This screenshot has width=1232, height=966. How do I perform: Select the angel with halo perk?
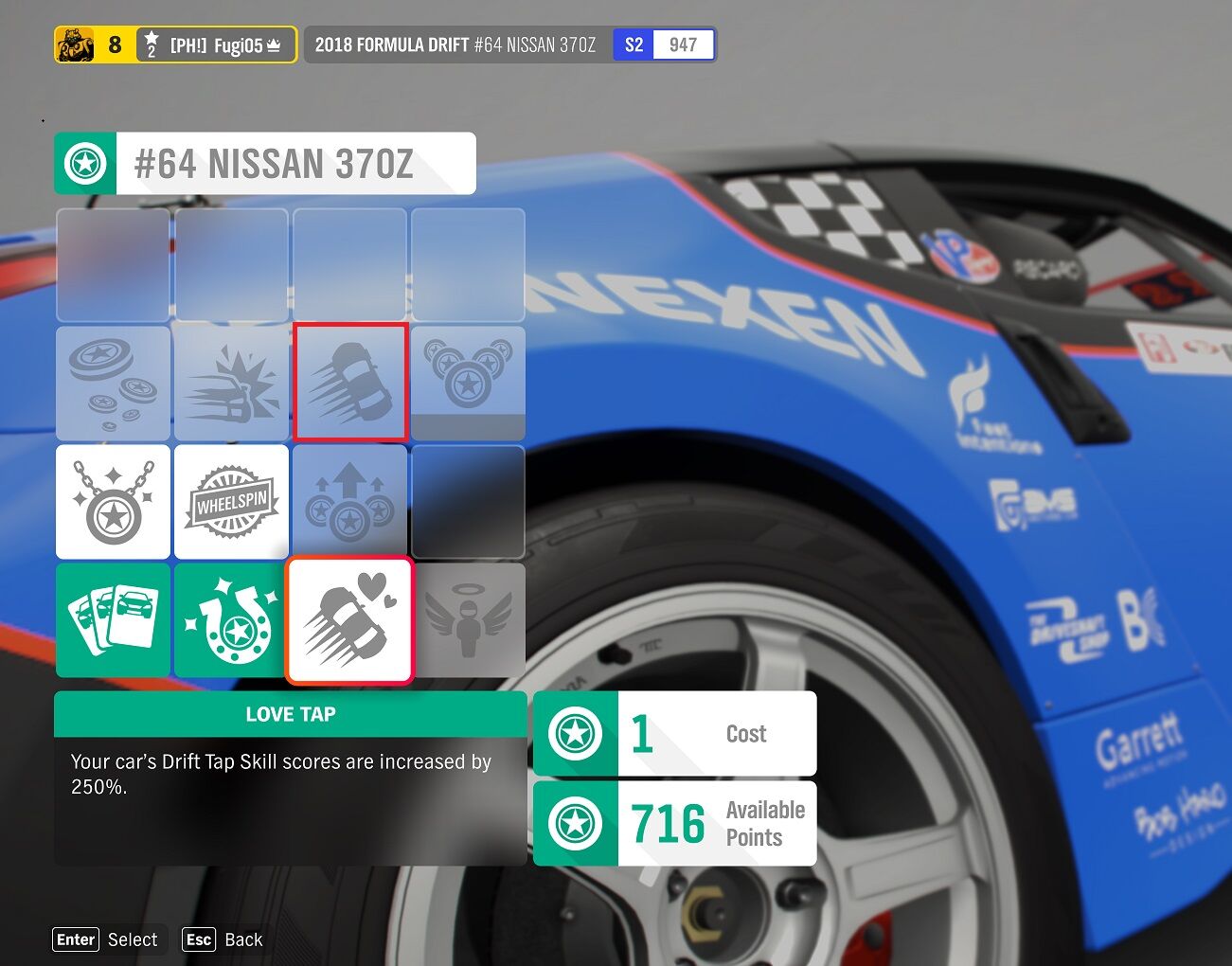pos(468,620)
